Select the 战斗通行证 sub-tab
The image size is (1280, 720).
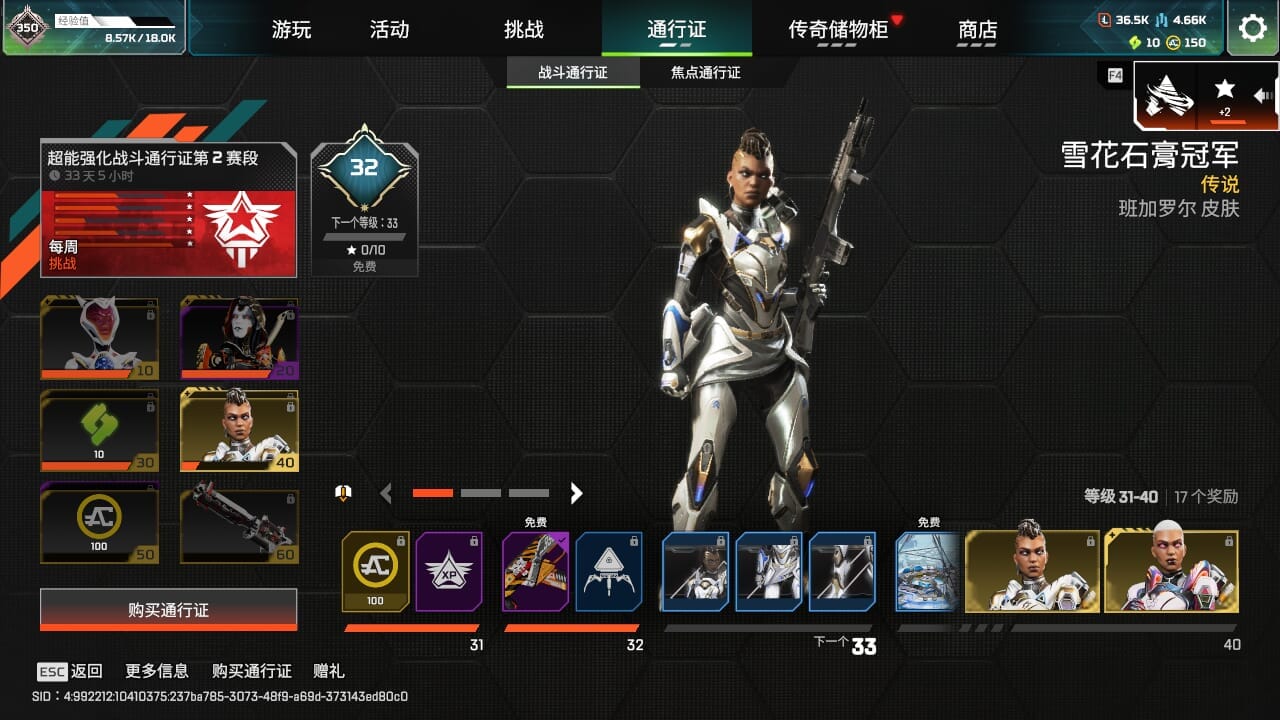point(573,73)
